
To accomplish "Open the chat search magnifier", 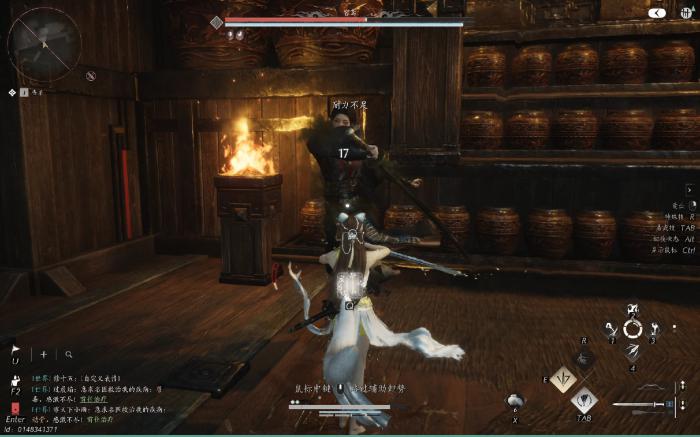I will (69, 354).
